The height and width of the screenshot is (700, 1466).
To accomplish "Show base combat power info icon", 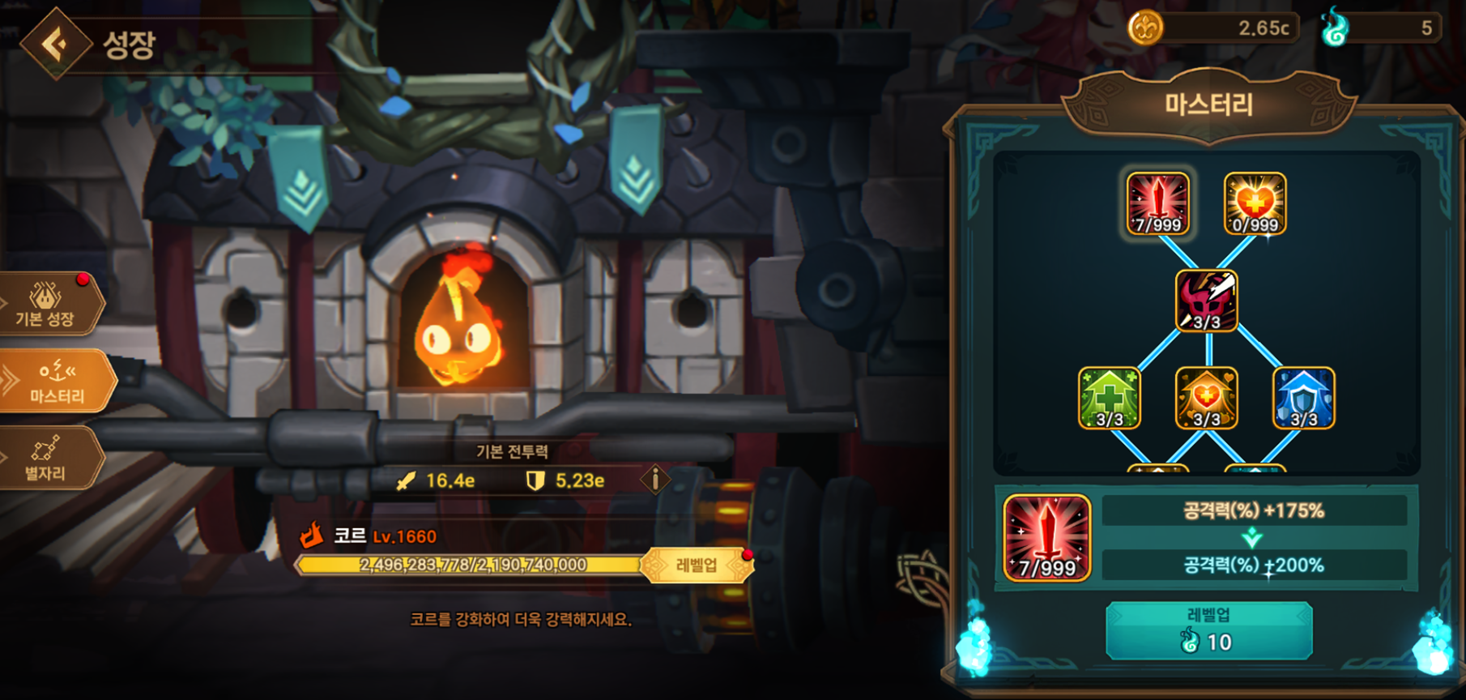I will pyautogui.click(x=655, y=480).
